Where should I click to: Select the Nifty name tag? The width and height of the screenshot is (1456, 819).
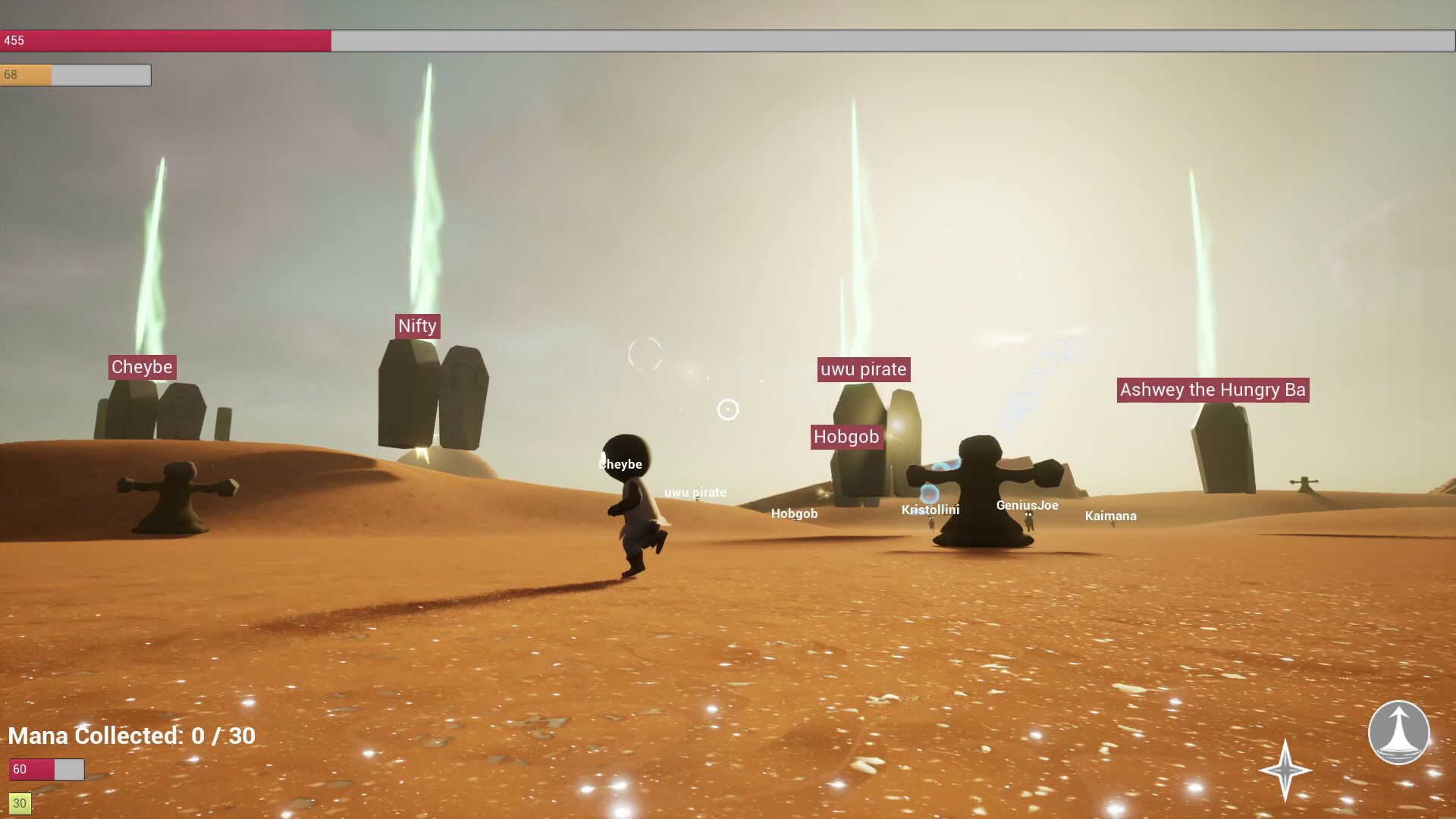pos(418,326)
